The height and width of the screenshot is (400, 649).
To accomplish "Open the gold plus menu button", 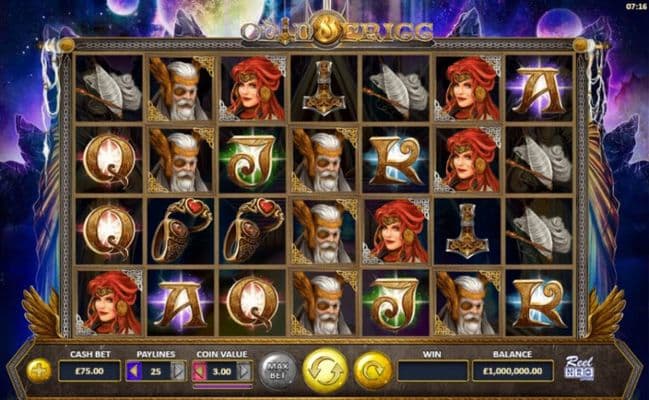I will click(x=39, y=371).
